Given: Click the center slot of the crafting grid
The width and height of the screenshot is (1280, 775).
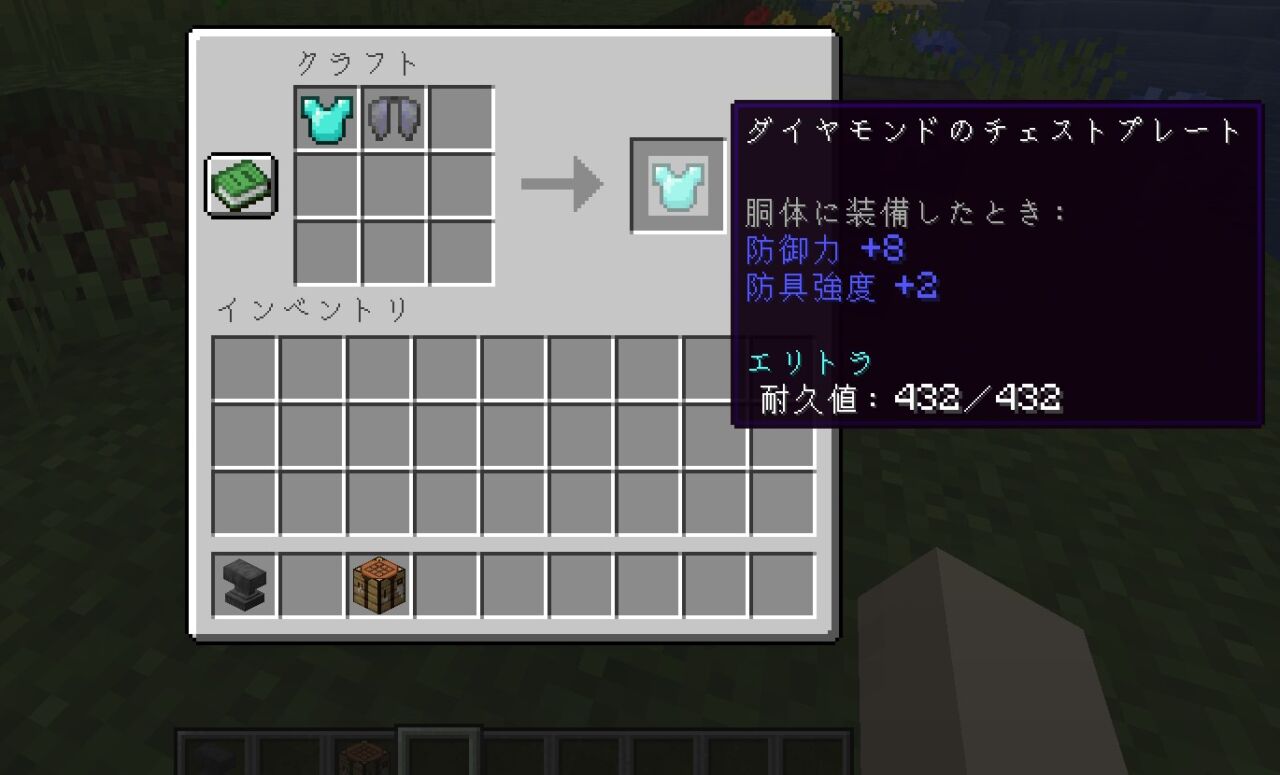Looking at the screenshot, I should (x=392, y=185).
